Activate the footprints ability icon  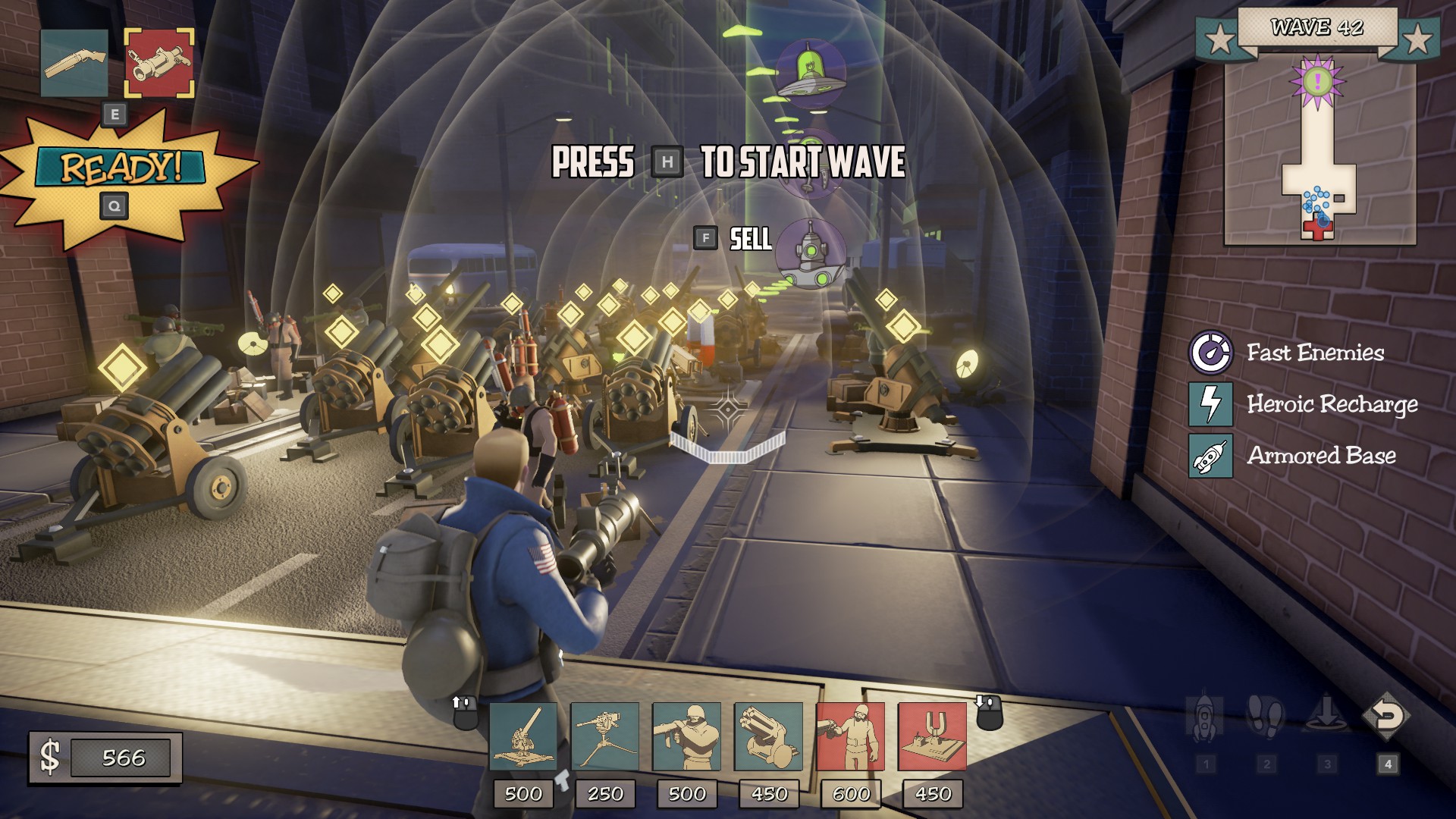click(x=1266, y=717)
